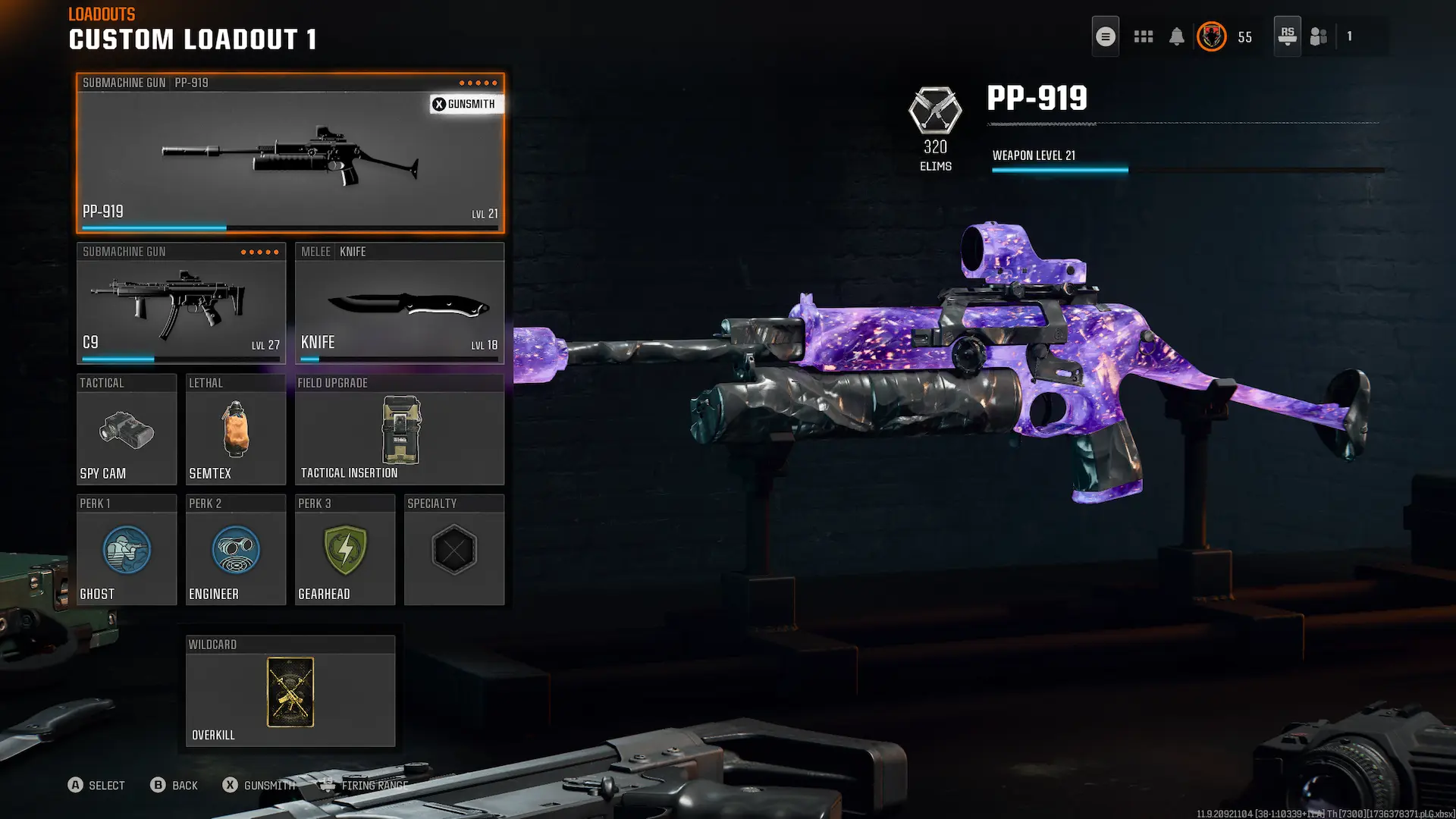Open the Overkill wildcard slot

pyautogui.click(x=290, y=692)
